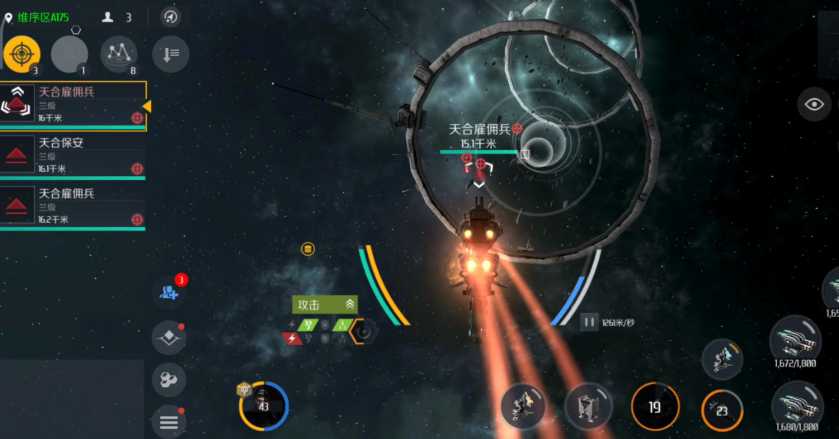Image resolution: width=839 pixels, height=439 pixels.
Task: Stop the ship with the pause speed button
Action: [589, 322]
